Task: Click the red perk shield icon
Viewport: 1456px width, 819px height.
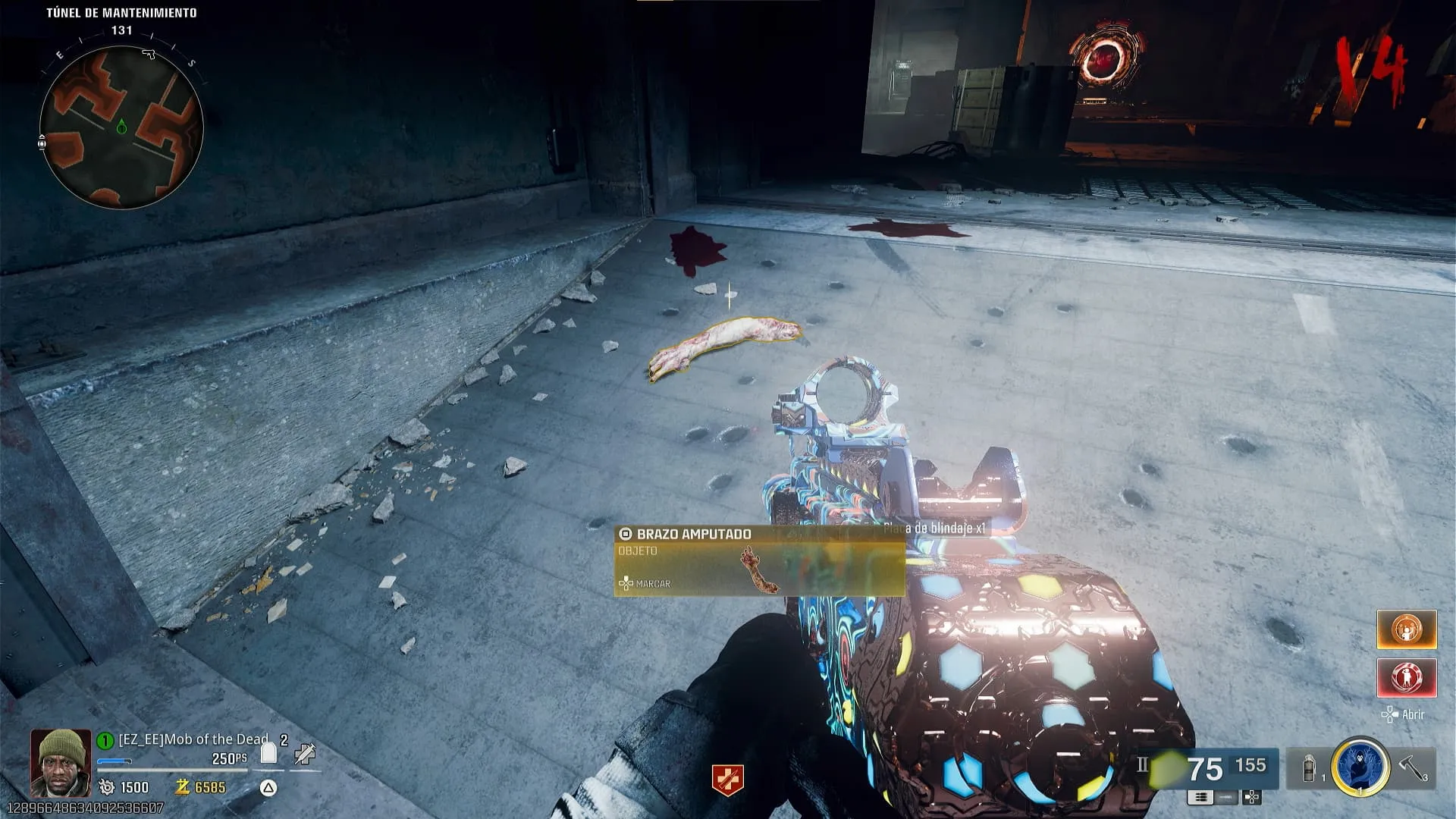Action: pos(727,780)
